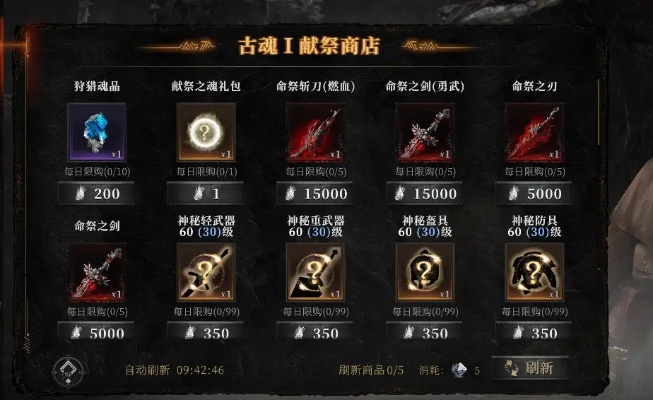Choose the 命祭之剑 sword priced 5000
The height and width of the screenshot is (400, 653).
[x=97, y=273]
